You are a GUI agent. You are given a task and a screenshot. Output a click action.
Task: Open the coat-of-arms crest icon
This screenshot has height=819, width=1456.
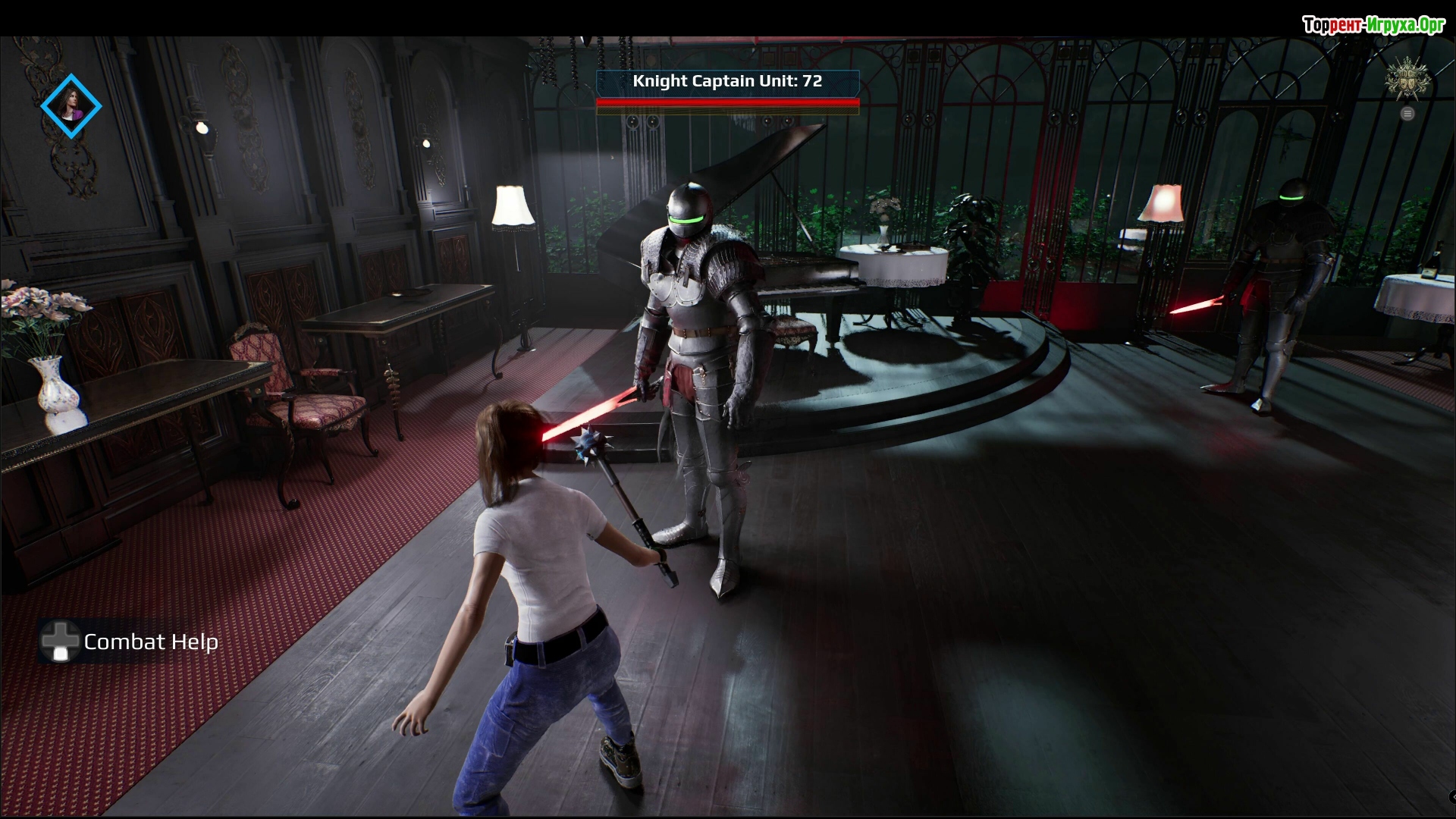point(1407,79)
